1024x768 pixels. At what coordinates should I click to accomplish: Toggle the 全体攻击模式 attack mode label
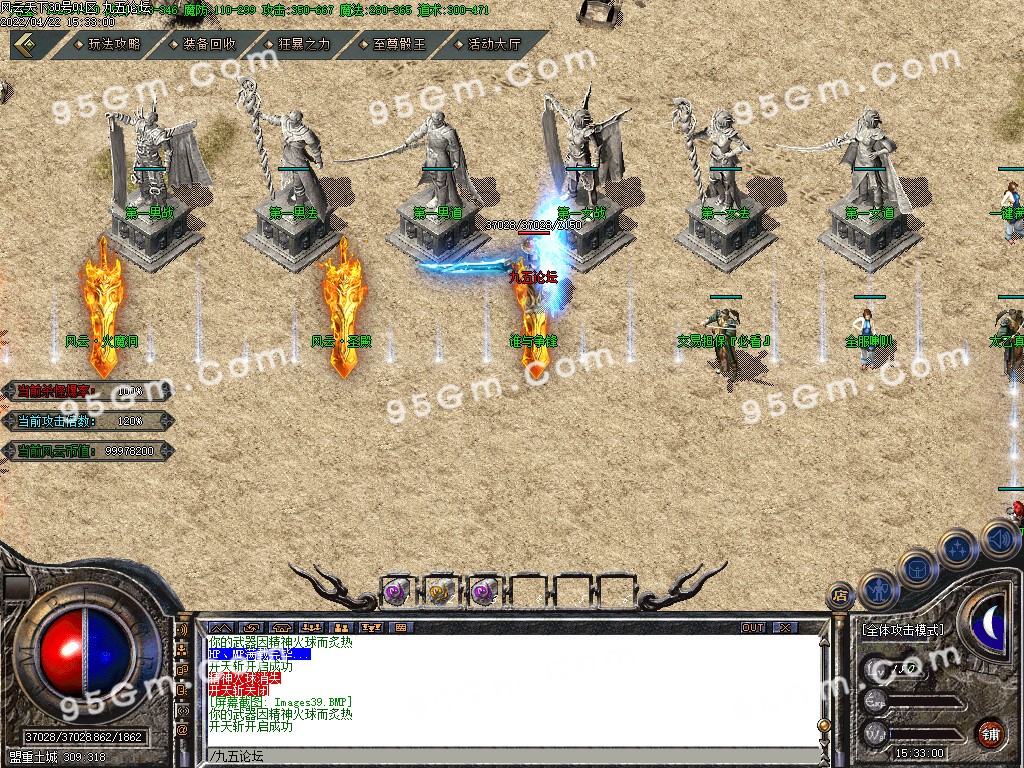(901, 631)
